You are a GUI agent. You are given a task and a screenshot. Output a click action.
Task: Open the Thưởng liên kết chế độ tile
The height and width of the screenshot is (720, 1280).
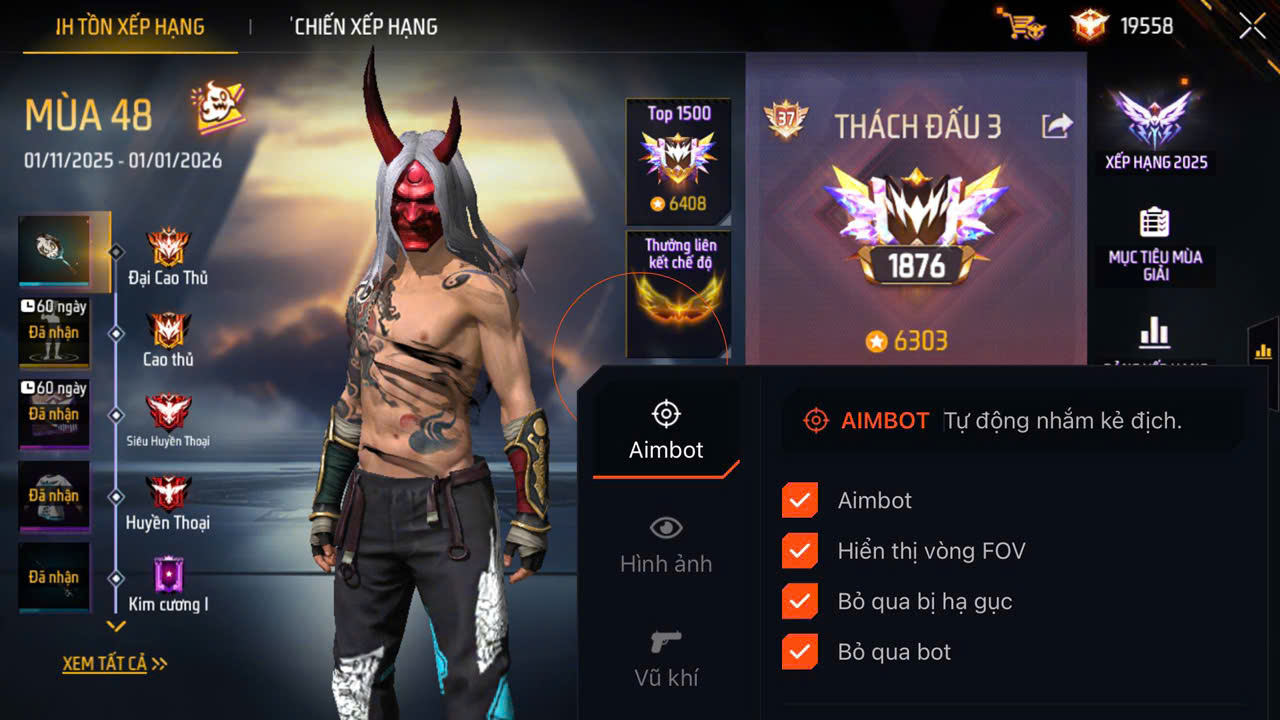coord(679,292)
